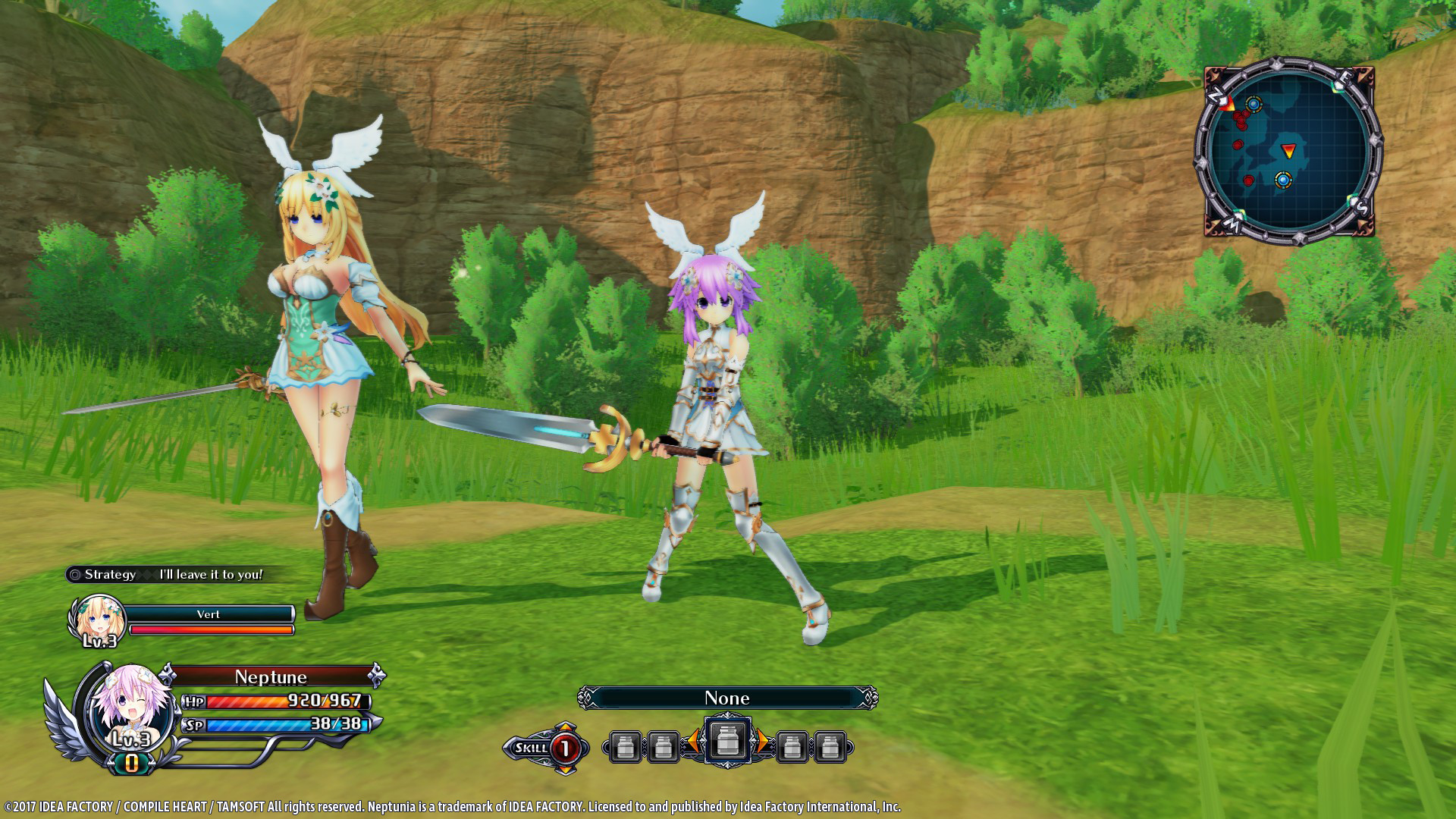Click the rightmost potion slot in the item bar
Viewport: 1456px width, 819px height.
point(829,746)
